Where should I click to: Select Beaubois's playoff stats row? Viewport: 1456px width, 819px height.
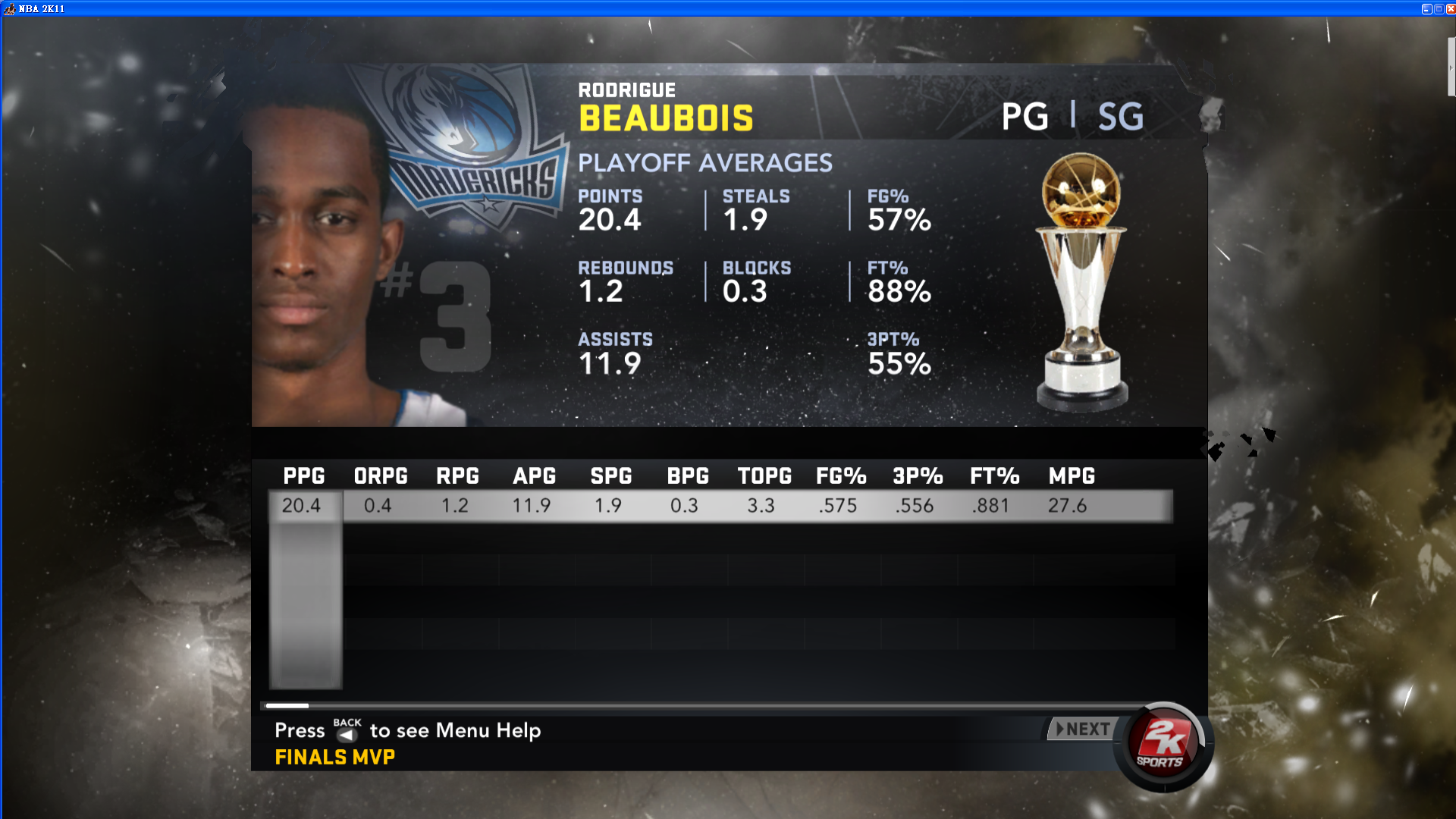720,506
